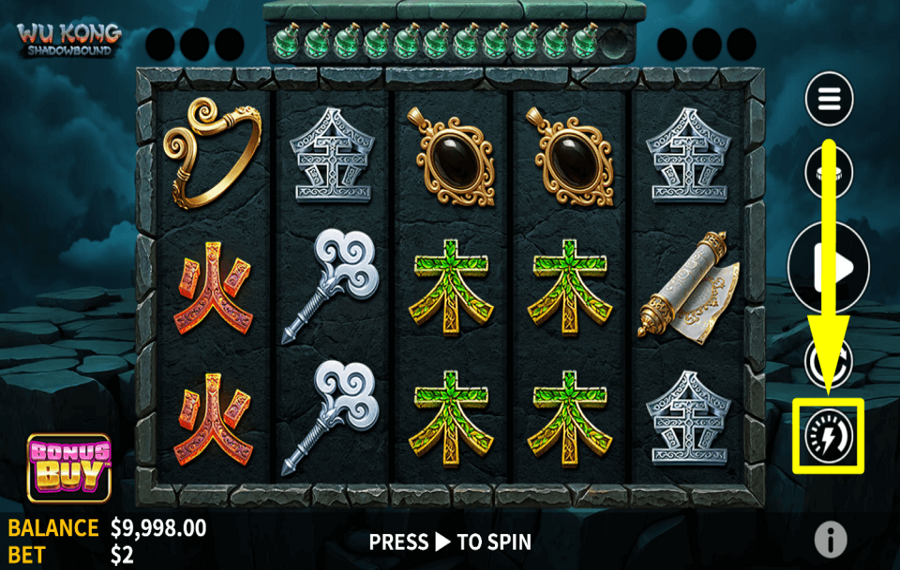Open the hamburger menu
The height and width of the screenshot is (570, 900).
coord(829,98)
